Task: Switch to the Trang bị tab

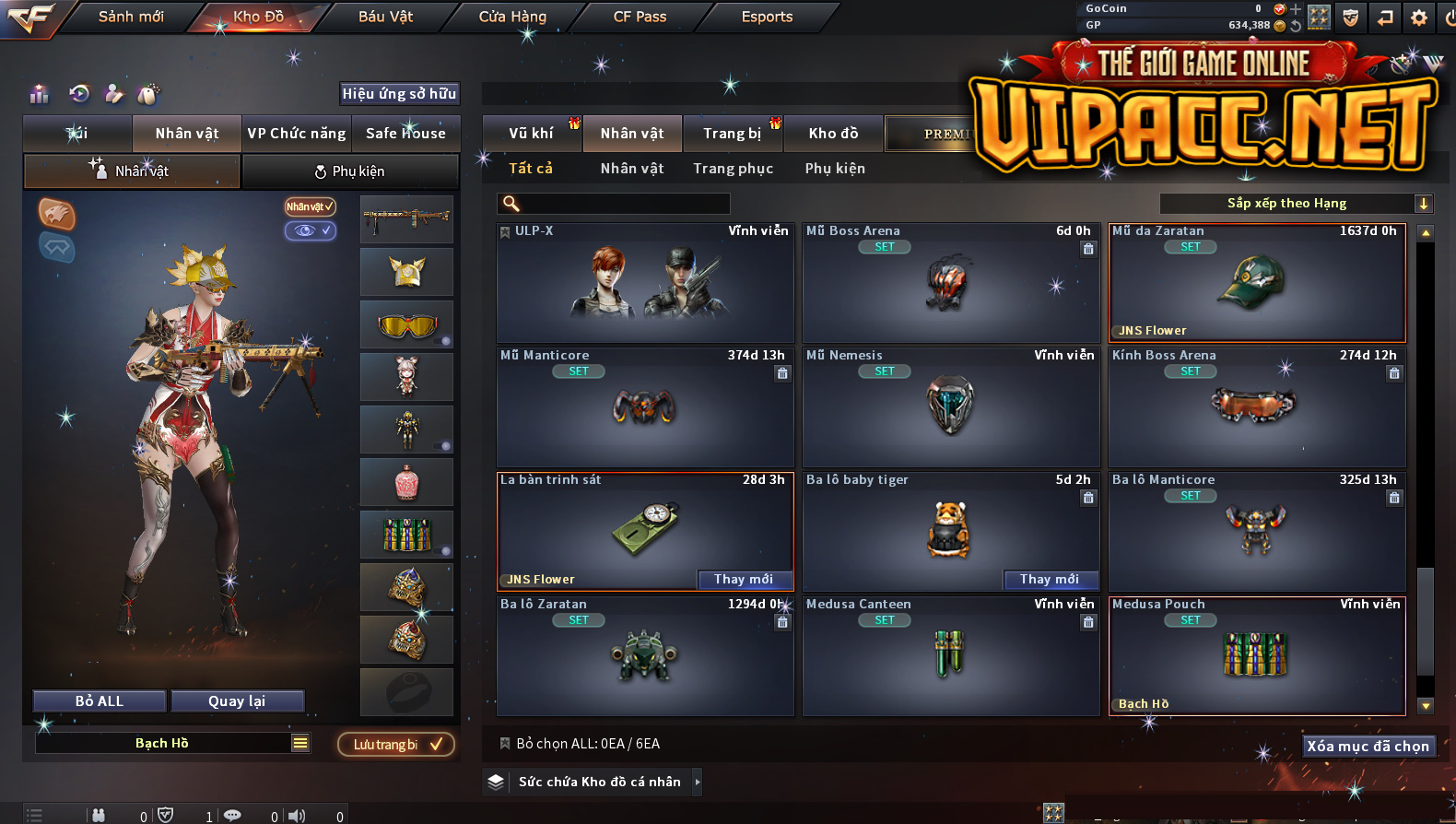Action: (x=732, y=134)
